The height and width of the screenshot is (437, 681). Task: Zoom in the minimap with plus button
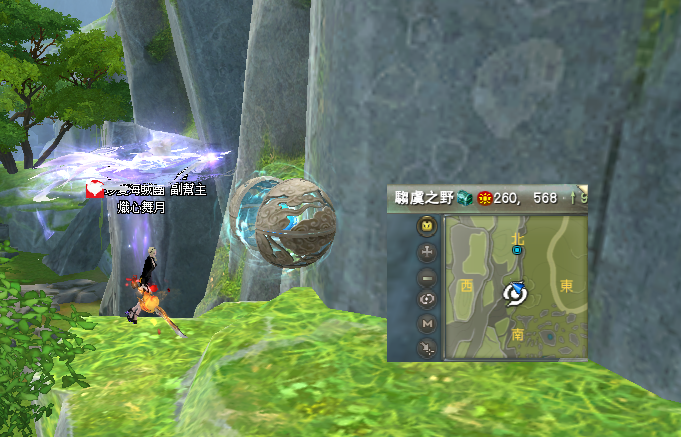tap(427, 251)
